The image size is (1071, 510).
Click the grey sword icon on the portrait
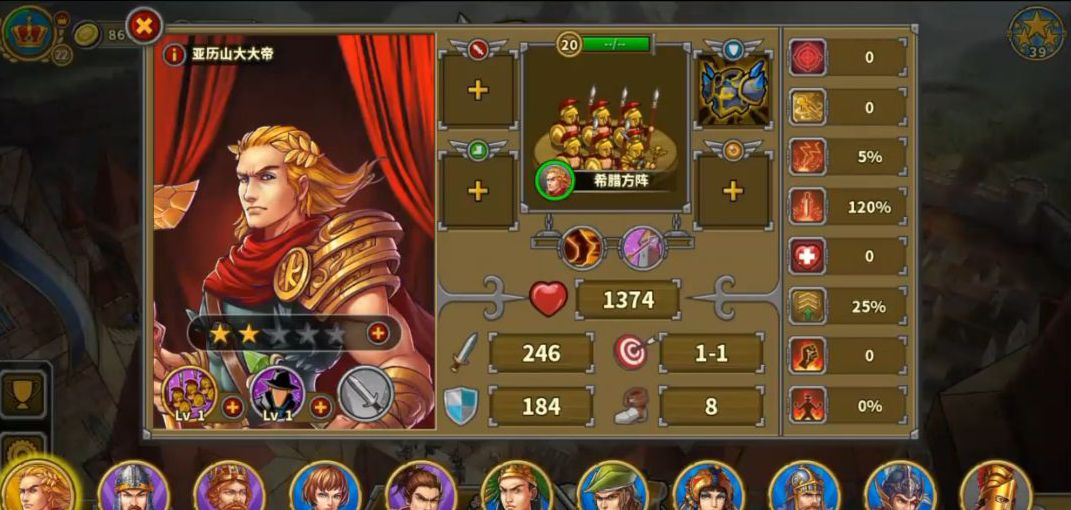coord(365,394)
